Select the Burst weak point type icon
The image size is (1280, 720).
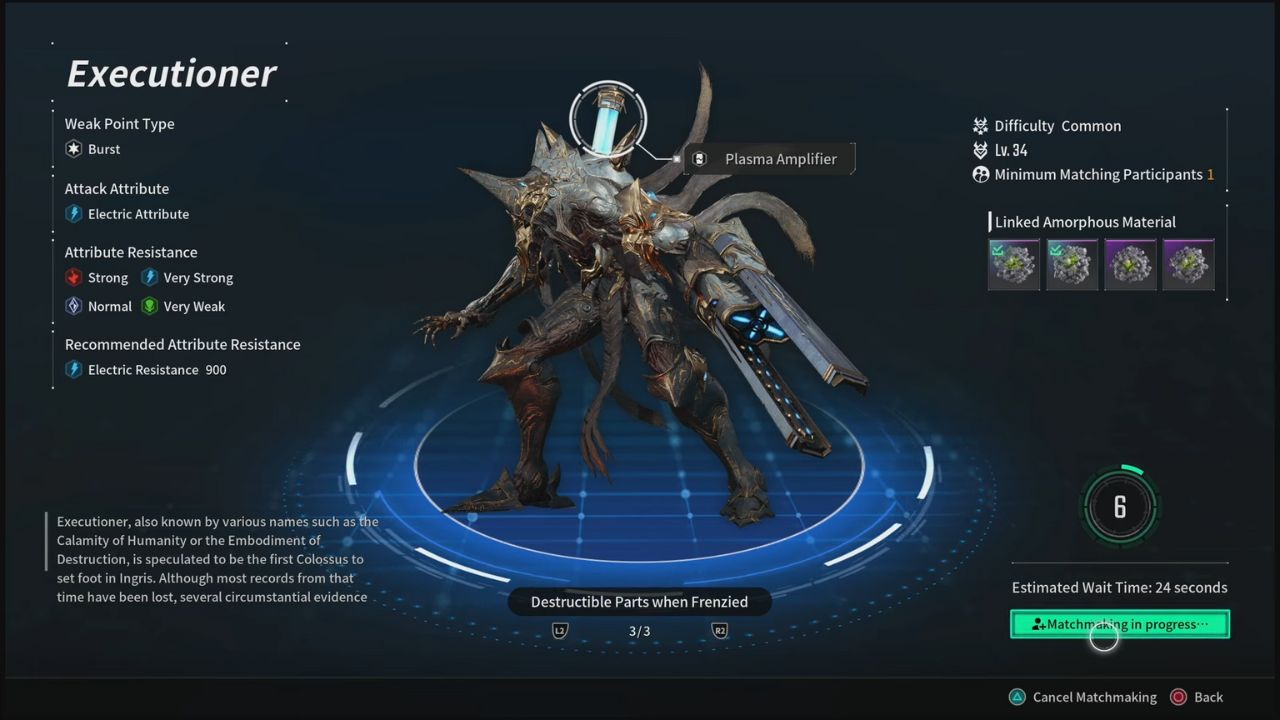tap(72, 148)
